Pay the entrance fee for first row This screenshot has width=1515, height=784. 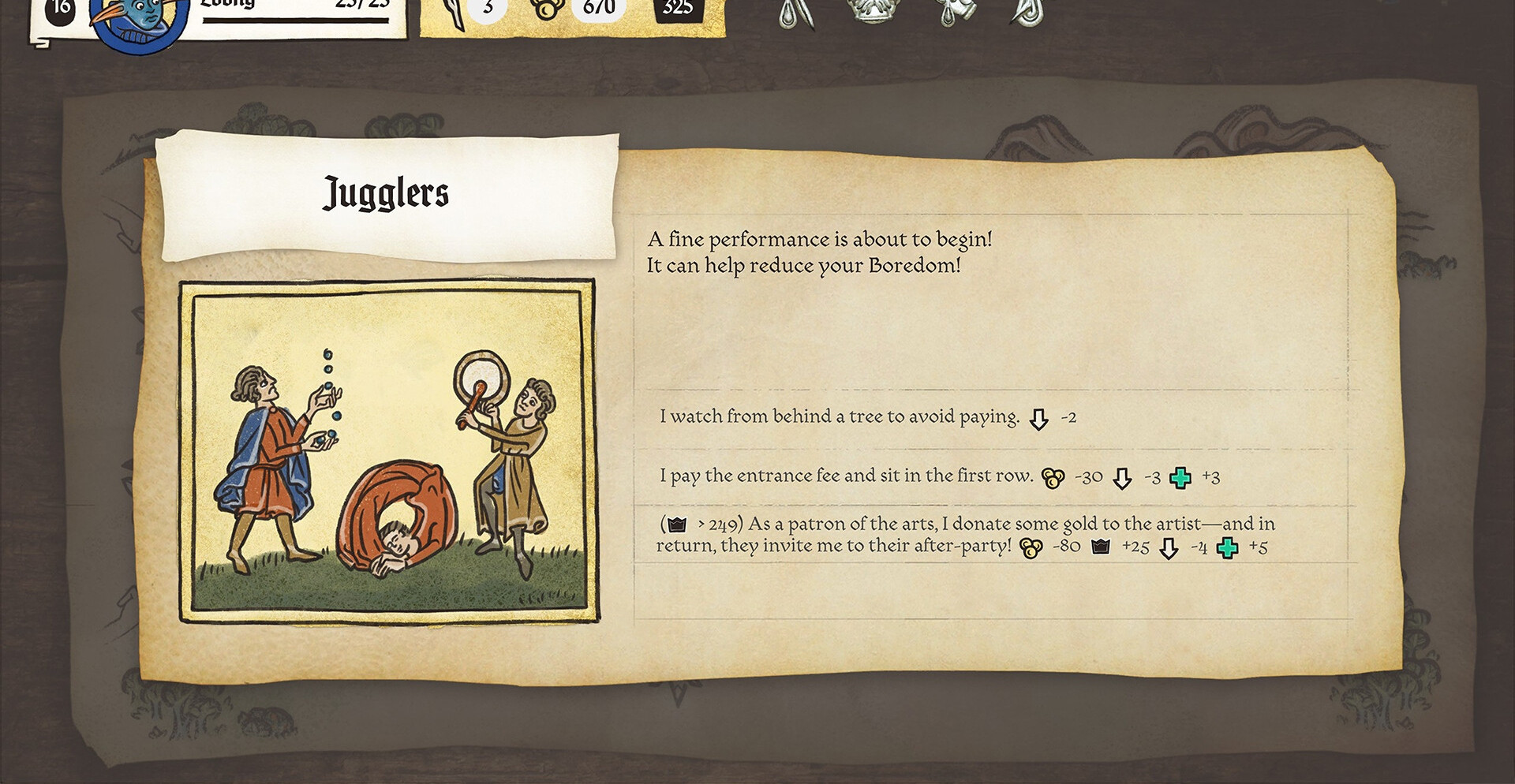[x=846, y=476]
